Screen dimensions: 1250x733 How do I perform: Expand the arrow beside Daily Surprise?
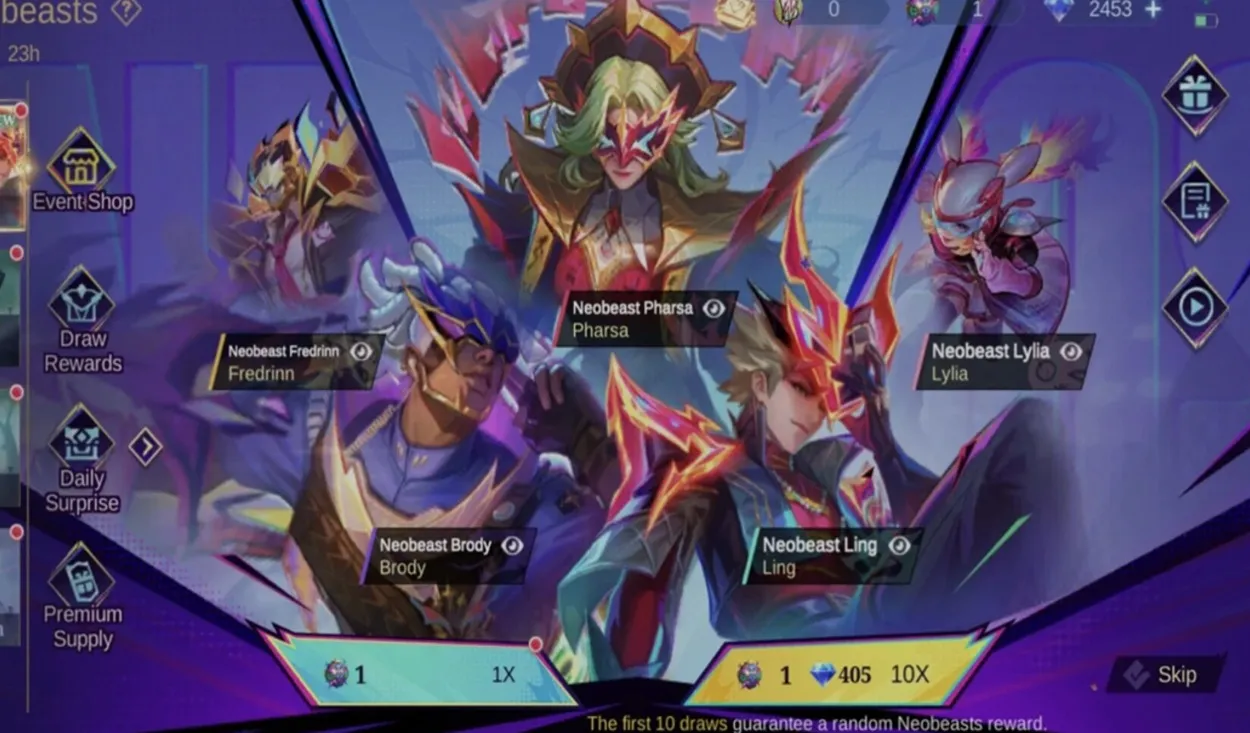(145, 447)
